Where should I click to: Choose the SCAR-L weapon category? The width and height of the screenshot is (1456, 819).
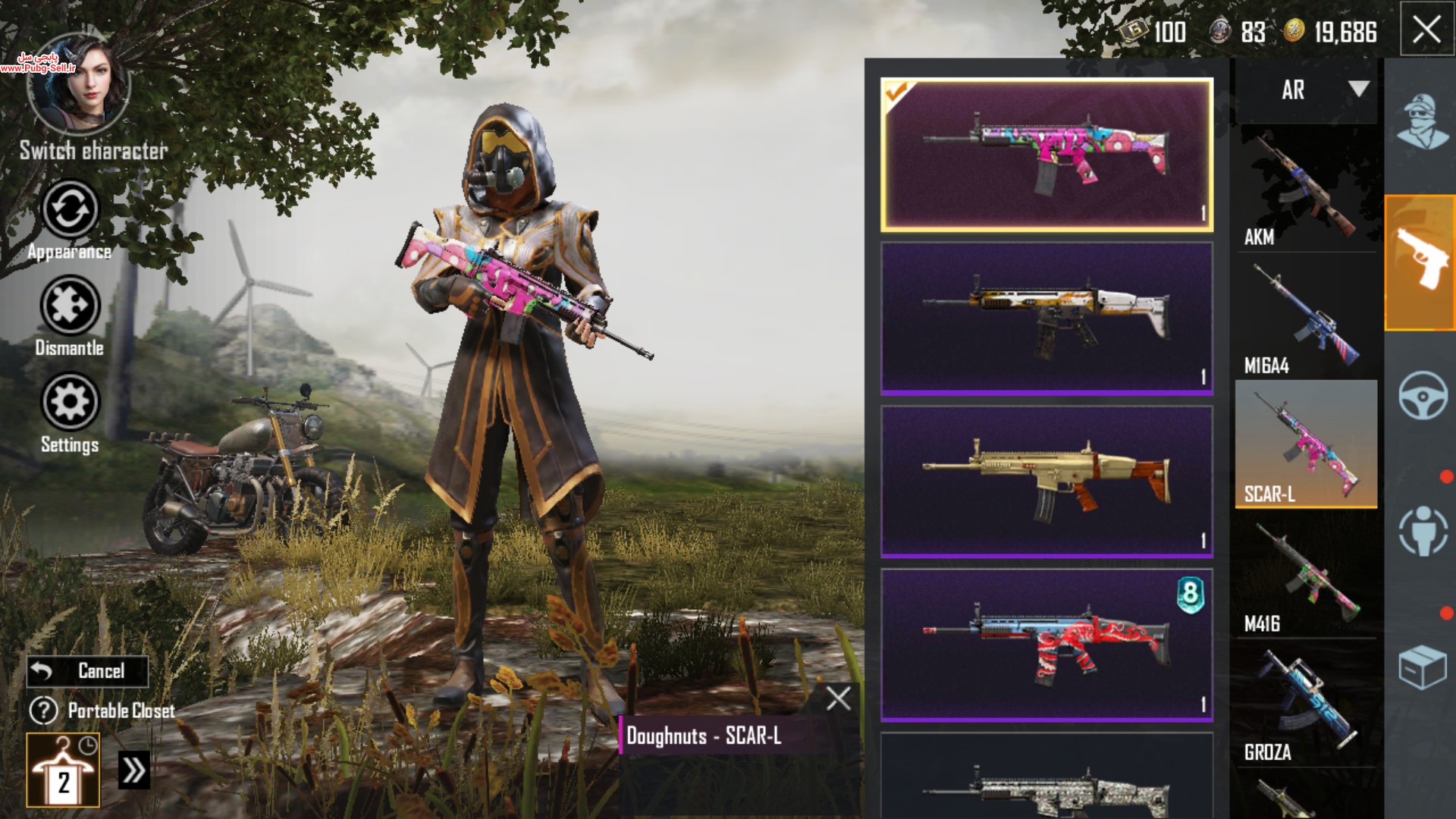click(x=1306, y=444)
